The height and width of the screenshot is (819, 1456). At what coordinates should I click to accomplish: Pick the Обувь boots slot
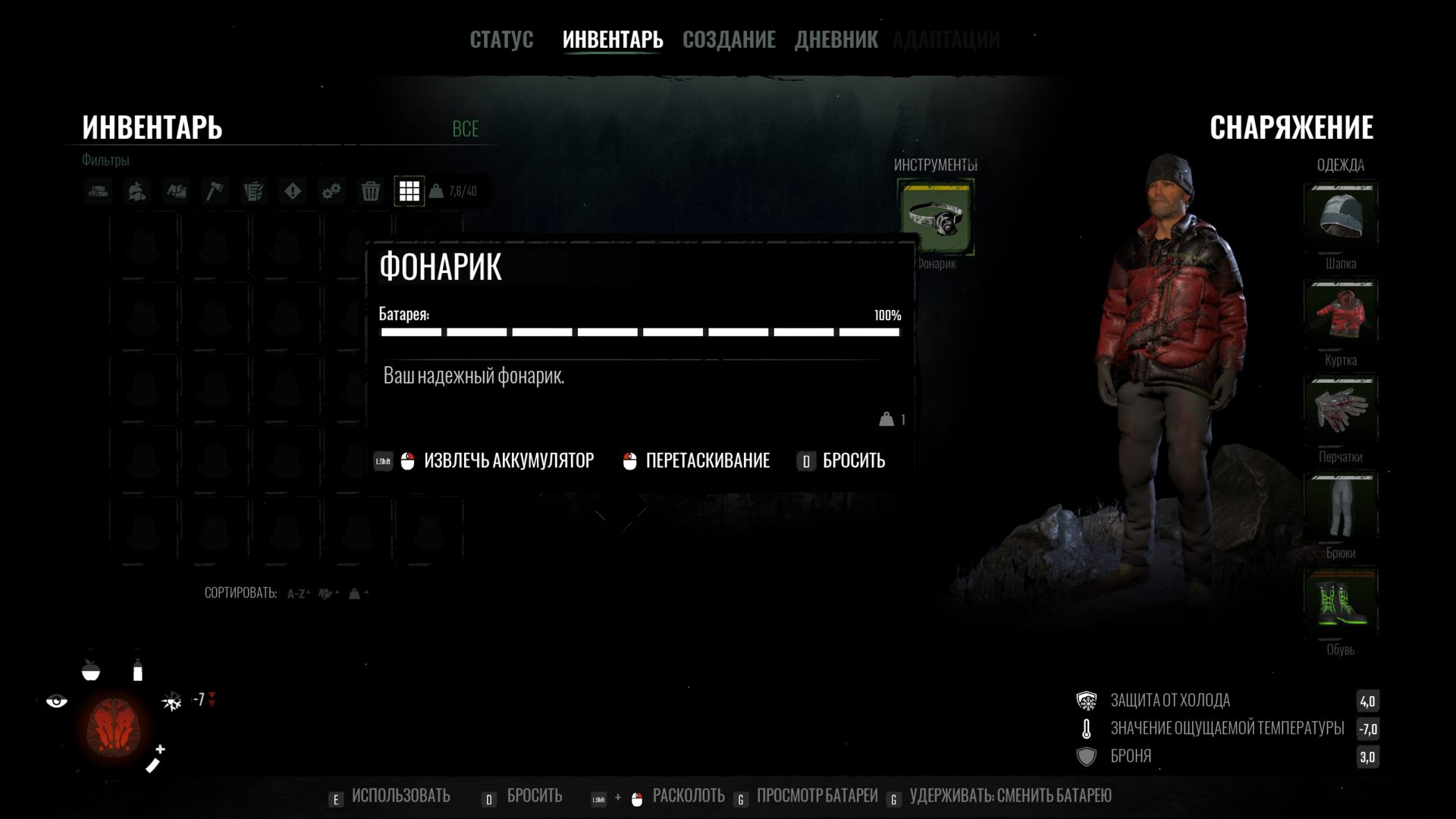[x=1340, y=604]
